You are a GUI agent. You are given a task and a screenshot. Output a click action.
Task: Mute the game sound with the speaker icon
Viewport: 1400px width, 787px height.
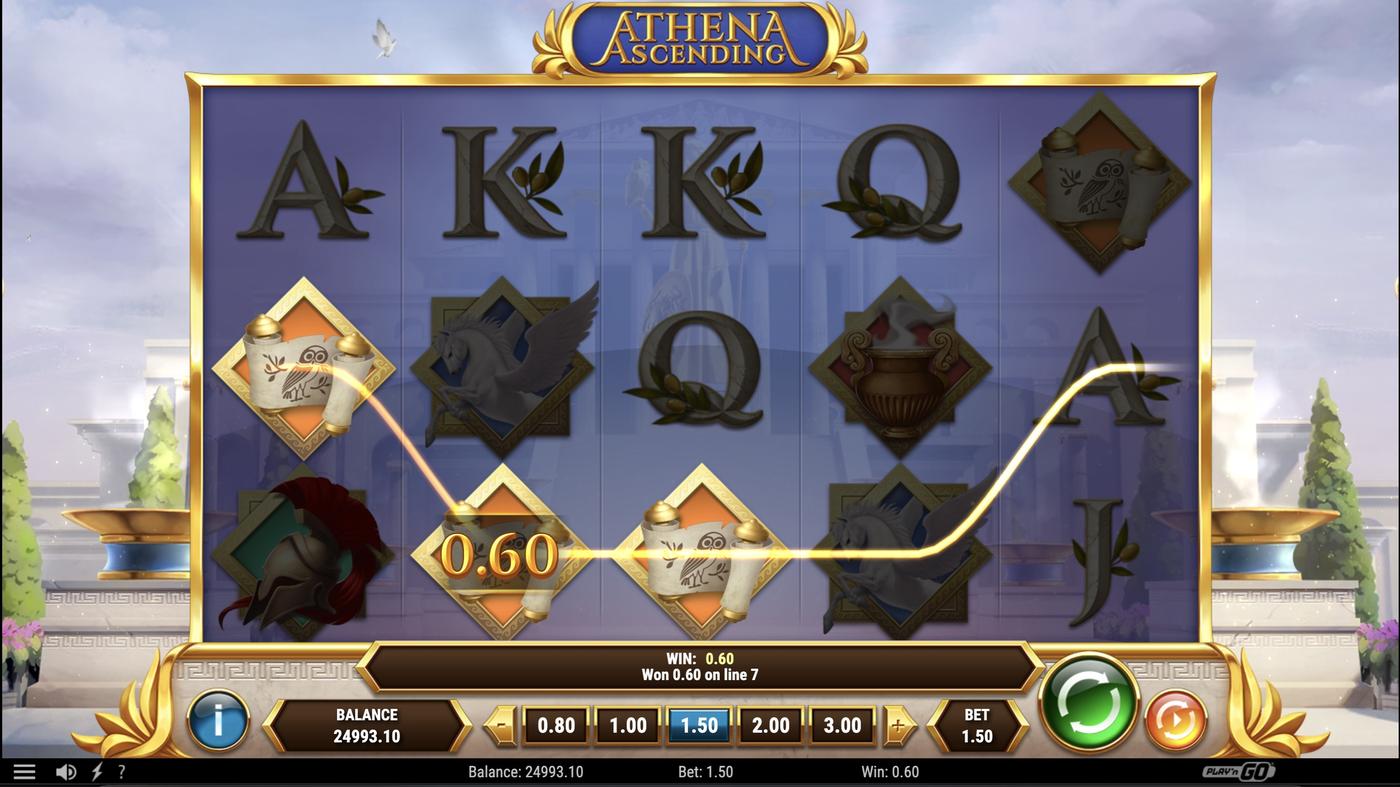pyautogui.click(x=65, y=770)
